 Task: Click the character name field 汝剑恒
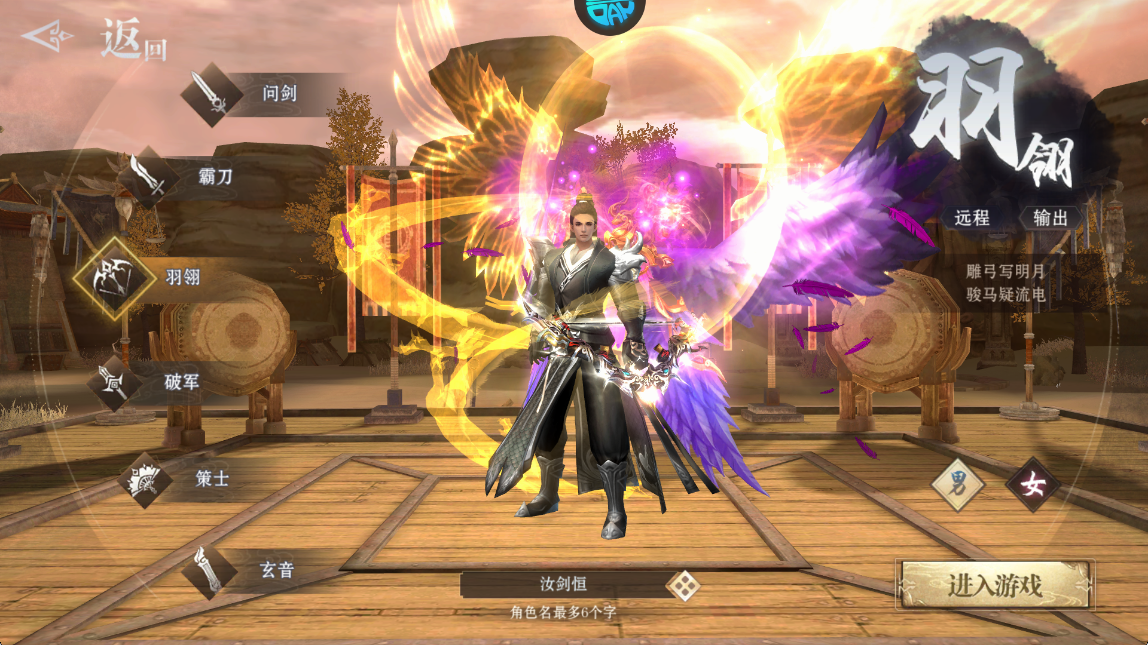point(560,585)
